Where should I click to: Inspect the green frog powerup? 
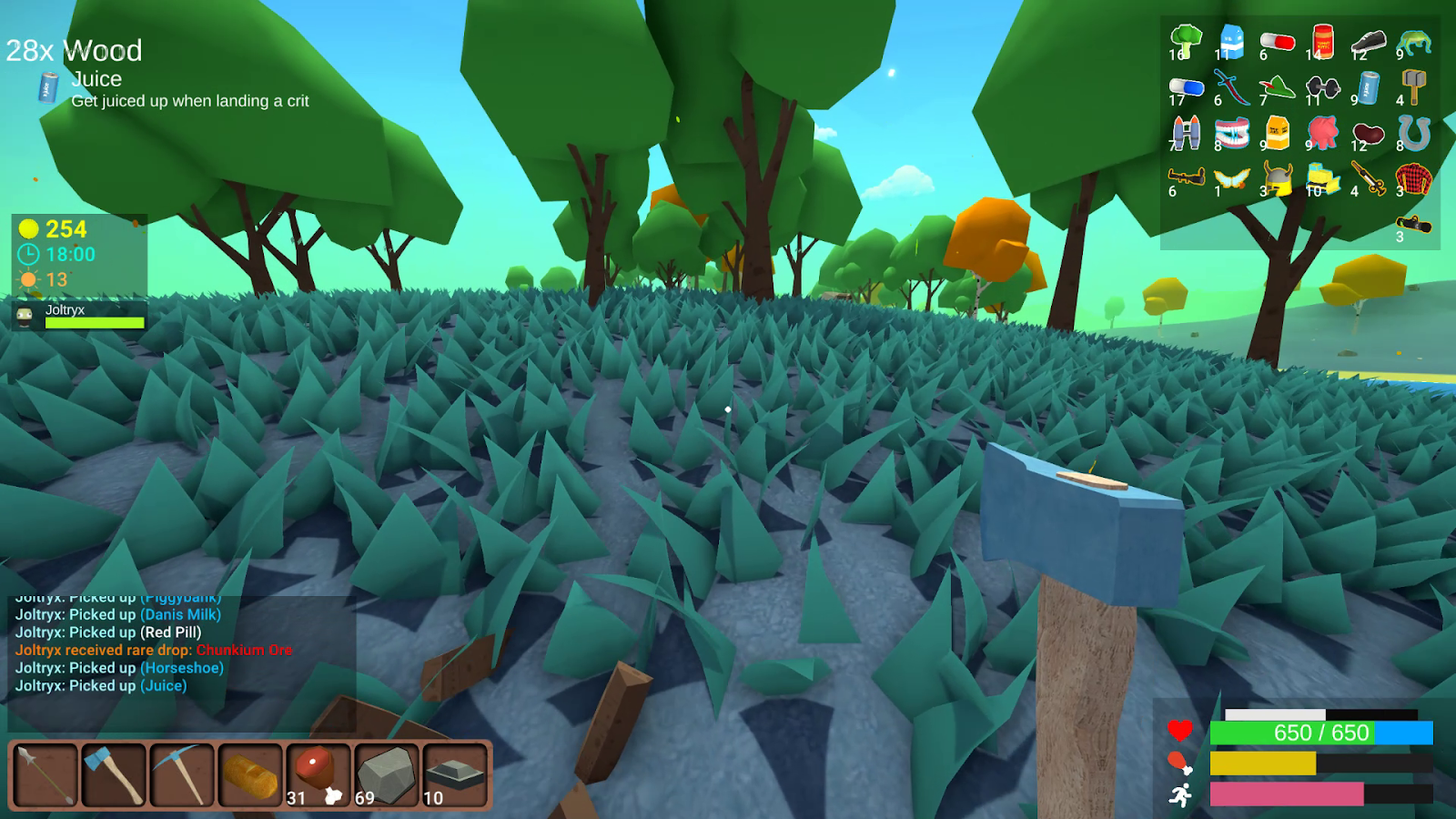1413,42
